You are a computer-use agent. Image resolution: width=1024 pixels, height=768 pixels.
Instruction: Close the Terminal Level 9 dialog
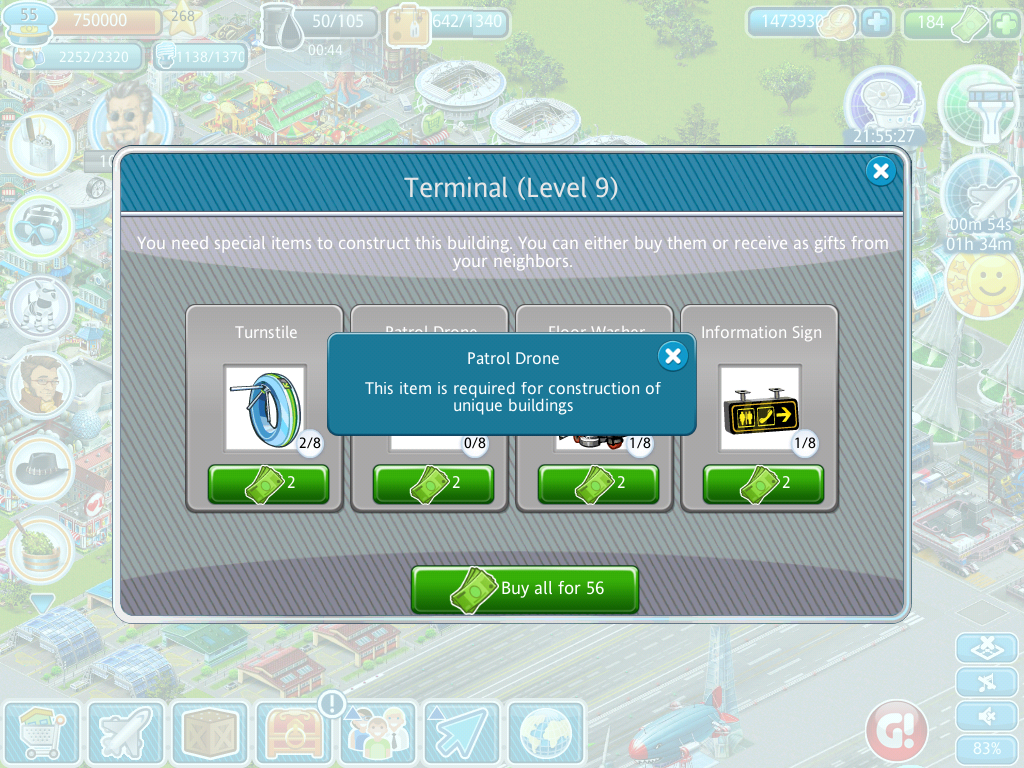[880, 172]
